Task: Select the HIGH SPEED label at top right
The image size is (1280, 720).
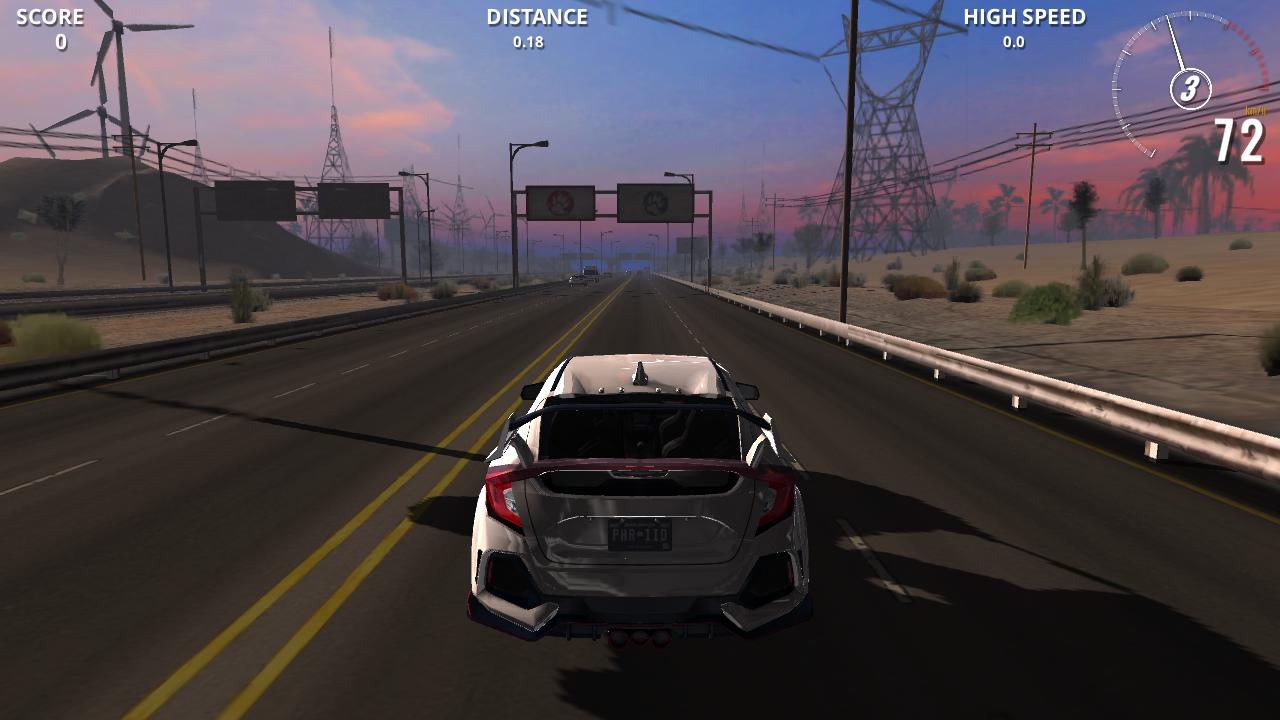Action: [1024, 15]
